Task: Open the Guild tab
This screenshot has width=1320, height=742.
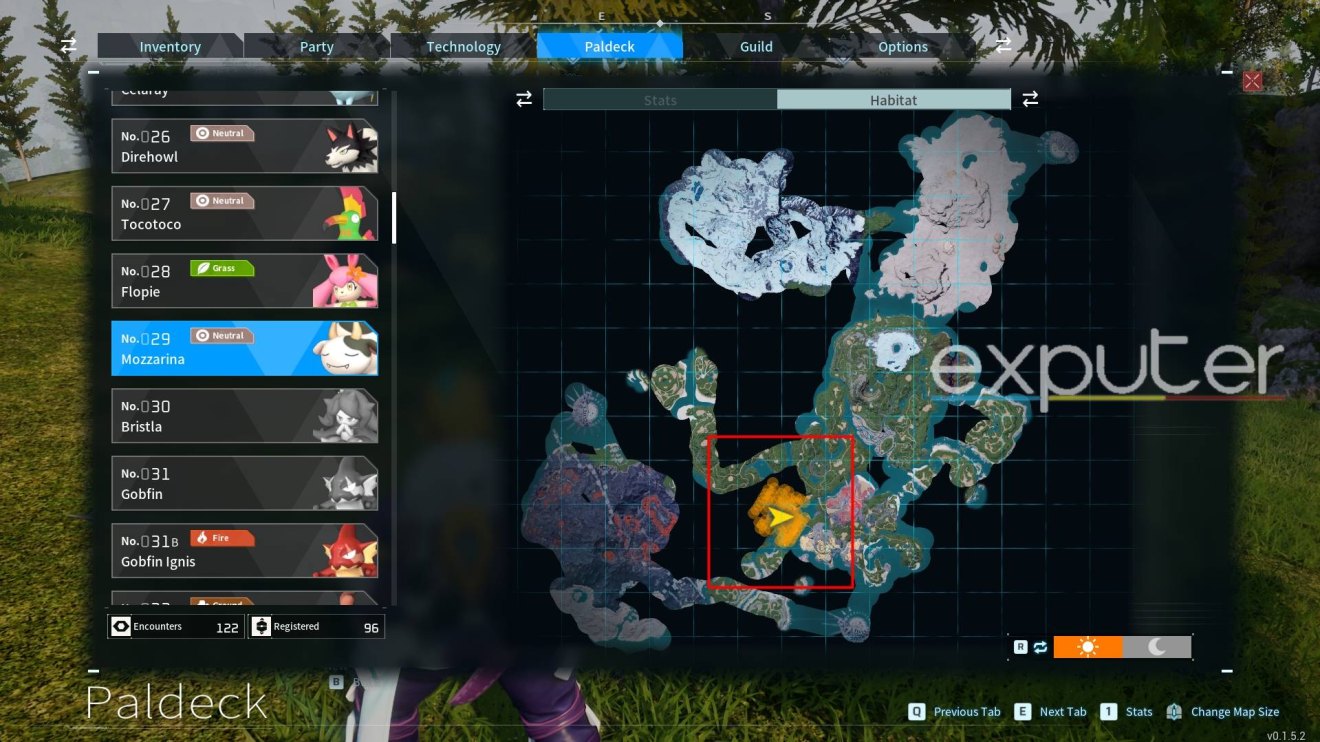Action: 756,47
